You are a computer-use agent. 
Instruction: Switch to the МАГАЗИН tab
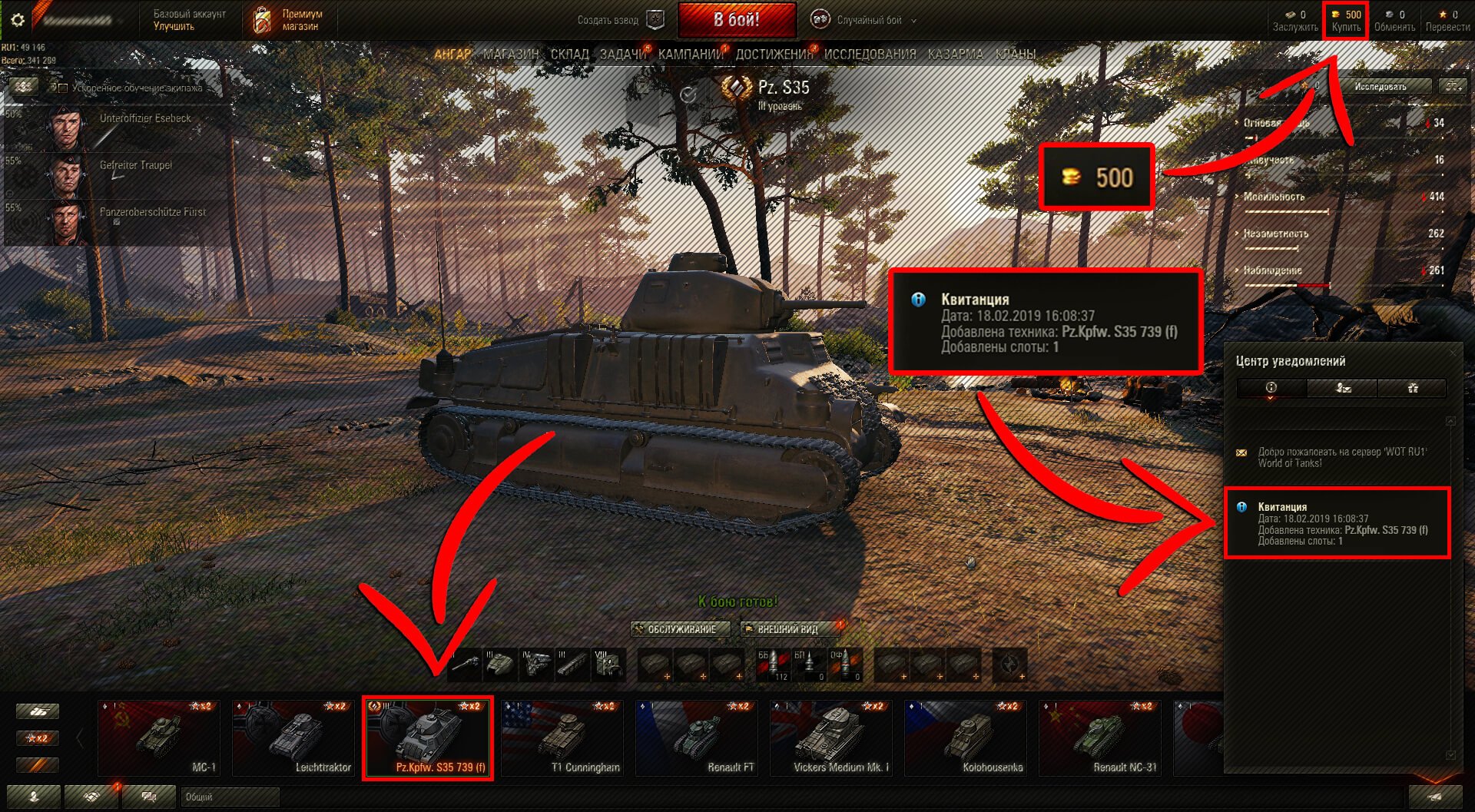511,54
